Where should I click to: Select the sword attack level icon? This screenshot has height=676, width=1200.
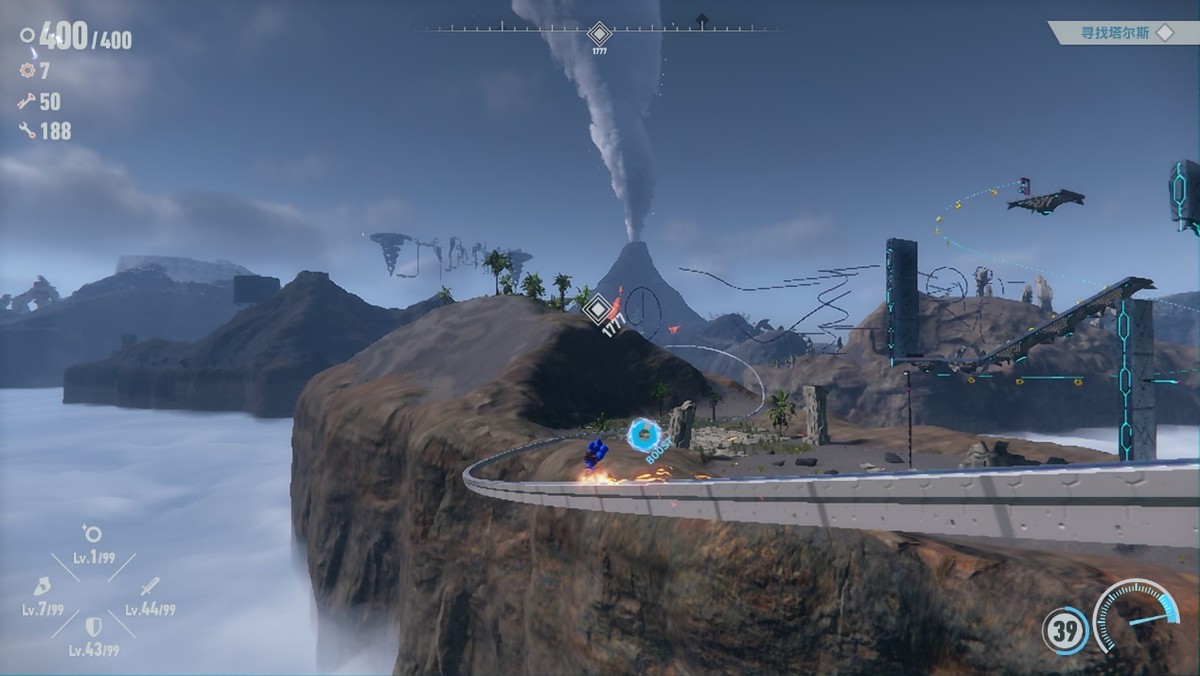coord(150,586)
